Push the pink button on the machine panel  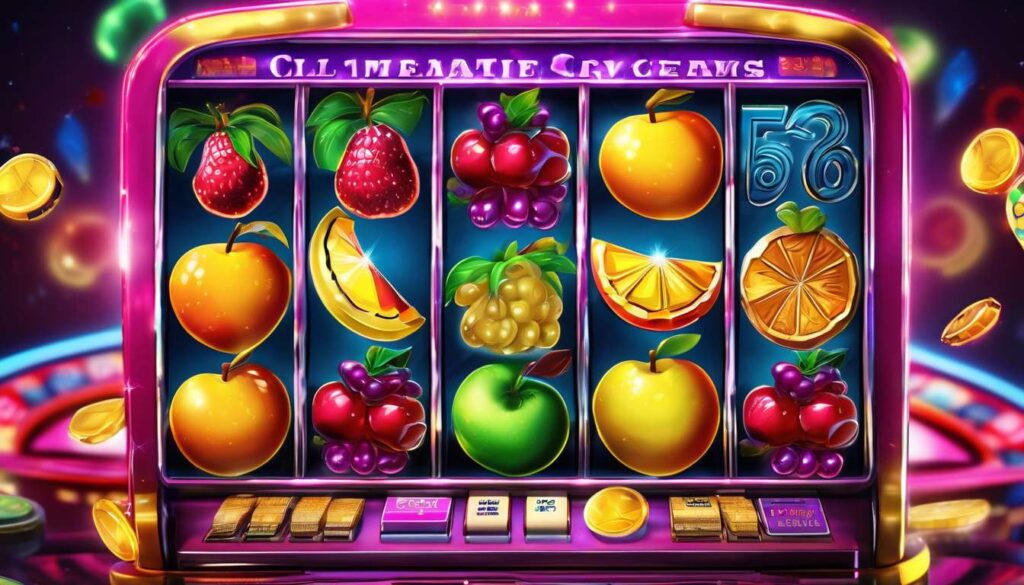(x=416, y=515)
